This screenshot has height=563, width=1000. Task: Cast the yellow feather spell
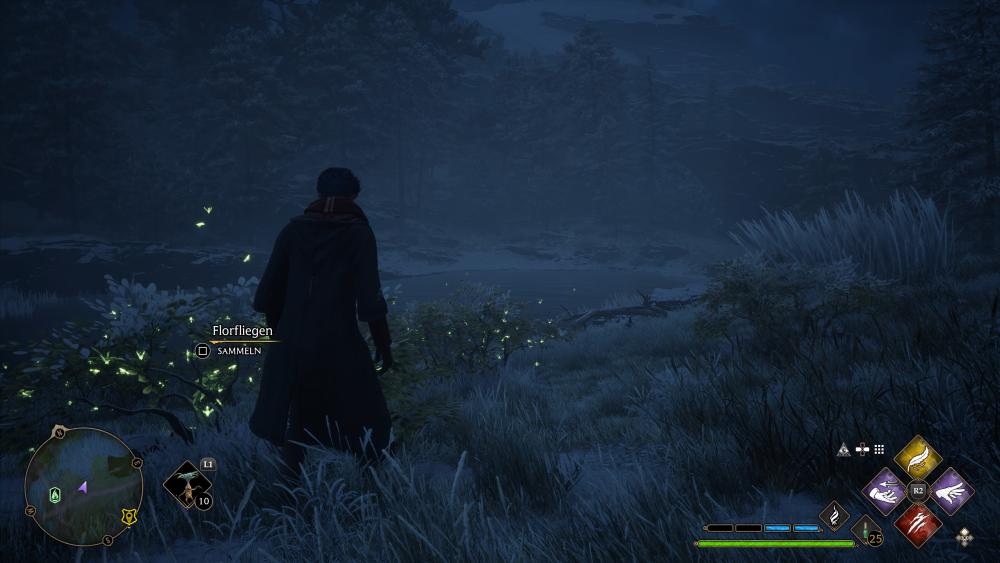pos(917,458)
